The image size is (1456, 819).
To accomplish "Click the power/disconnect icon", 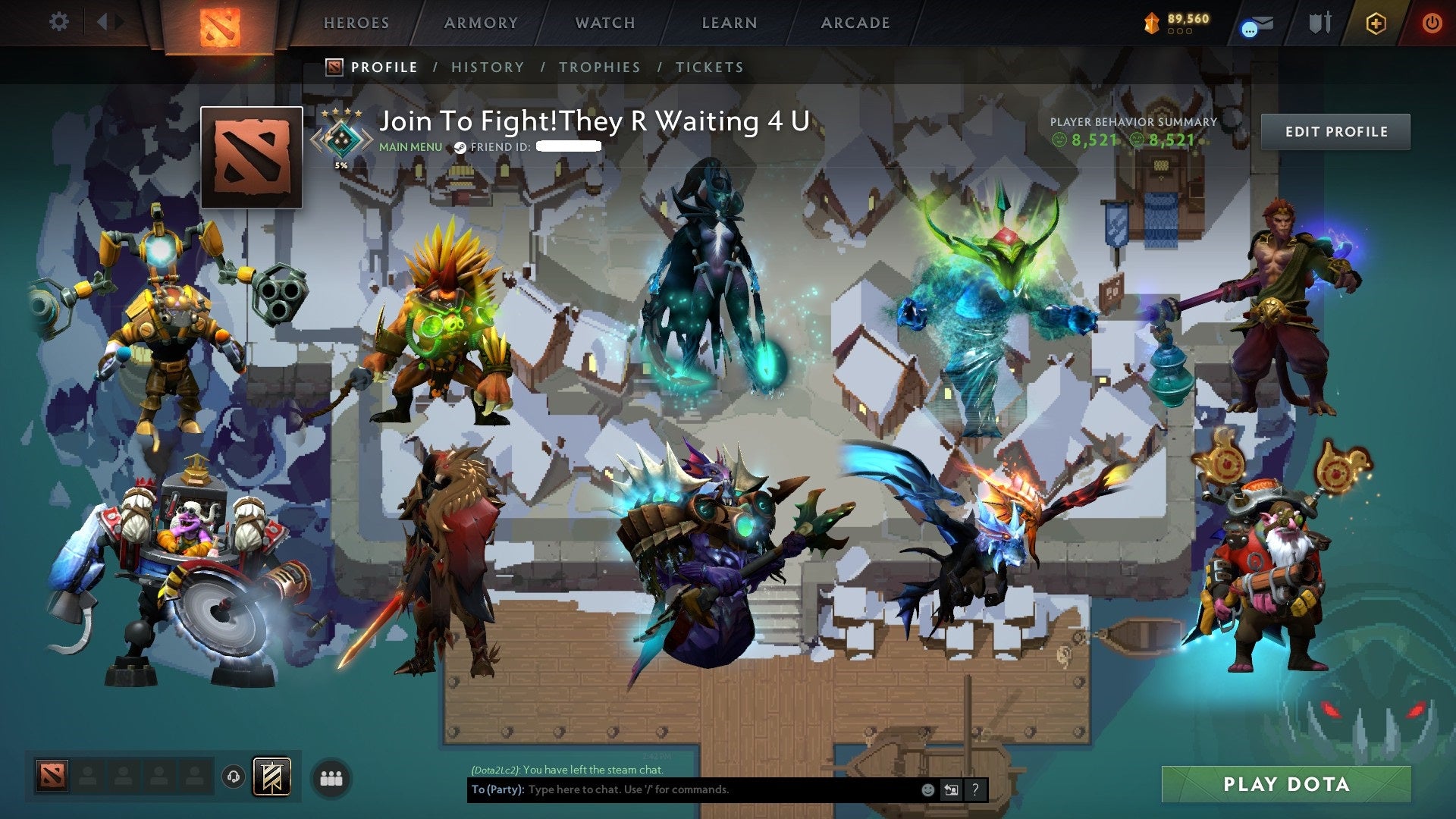I will click(1432, 23).
